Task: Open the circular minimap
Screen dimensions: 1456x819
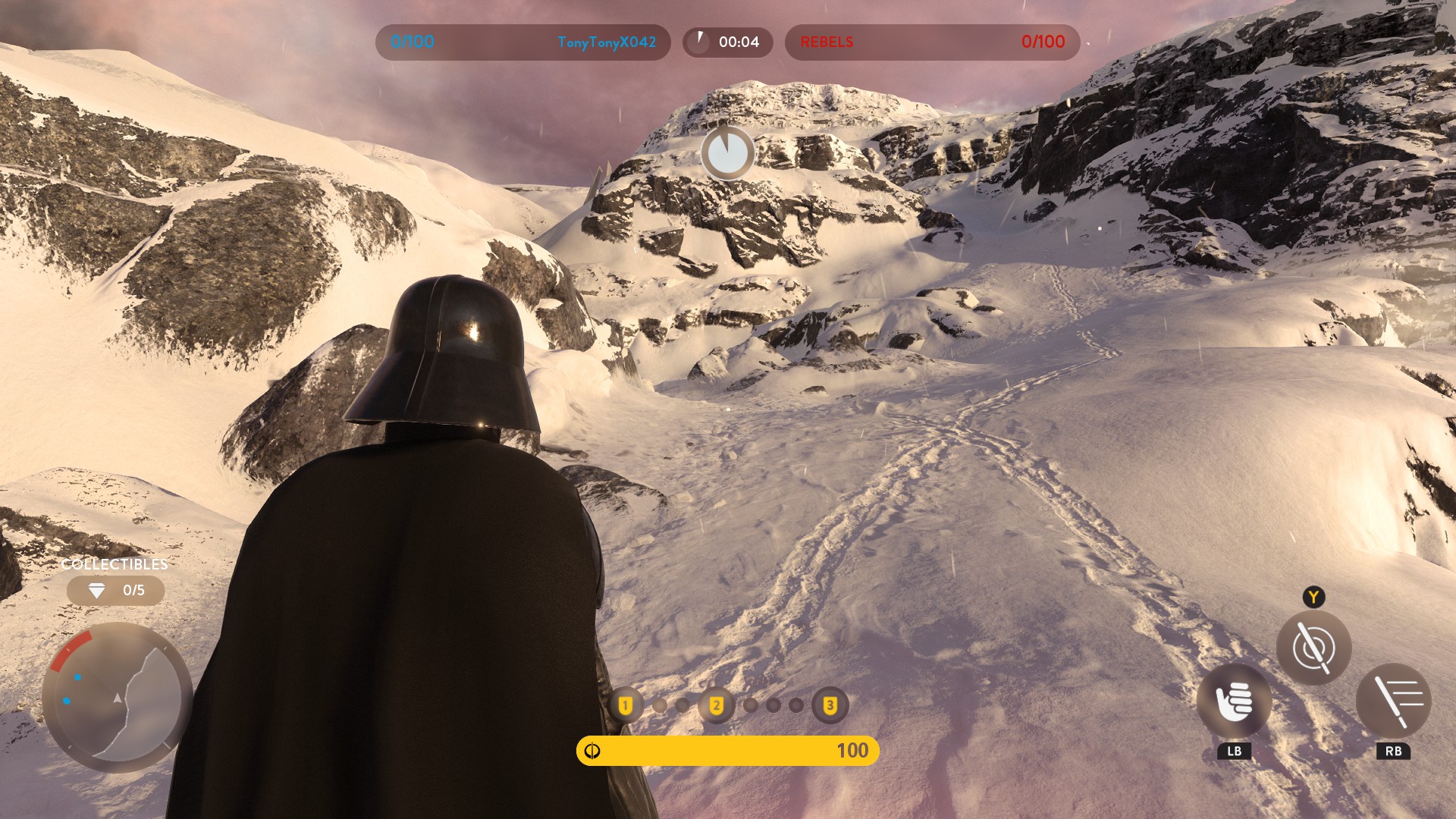Action: [x=118, y=698]
